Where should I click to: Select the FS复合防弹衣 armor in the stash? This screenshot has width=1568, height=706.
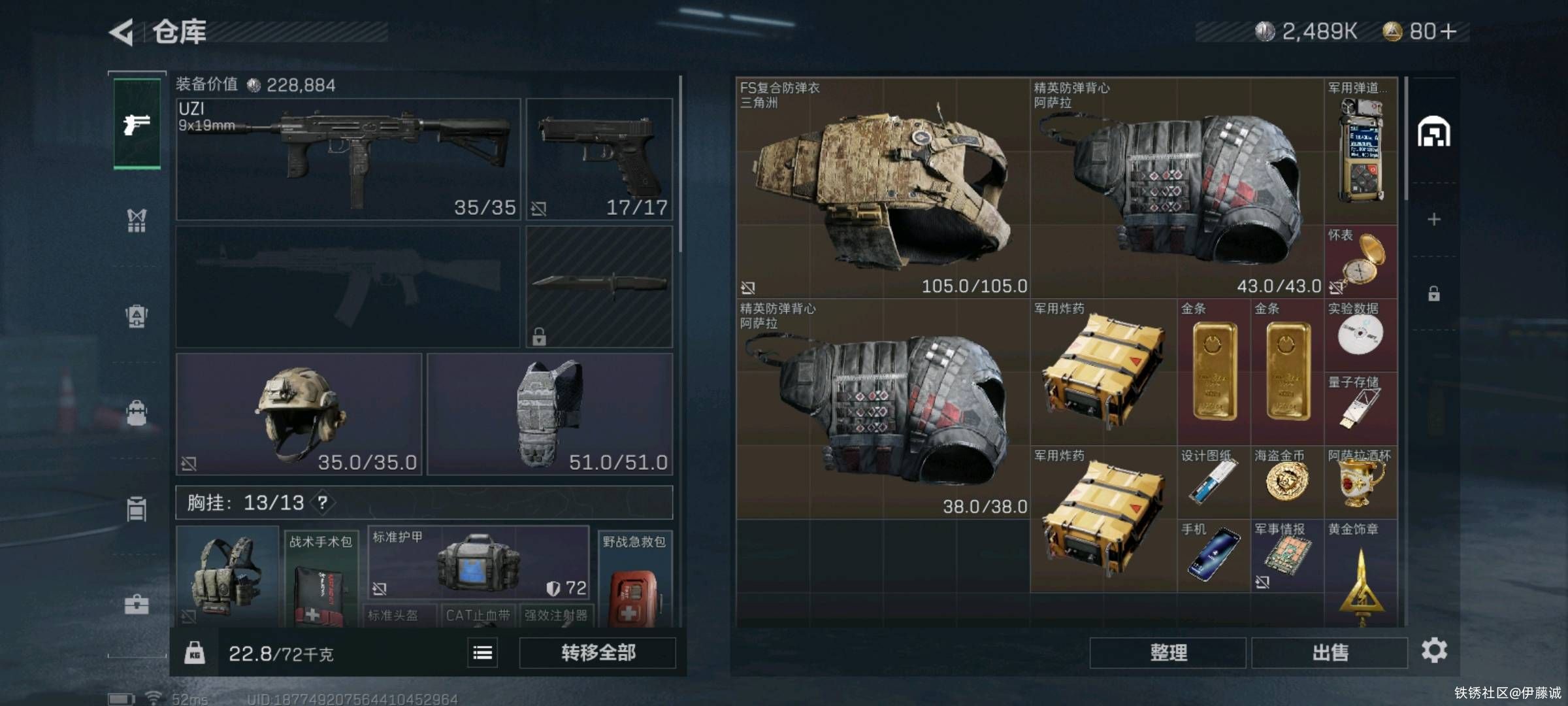[x=883, y=188]
